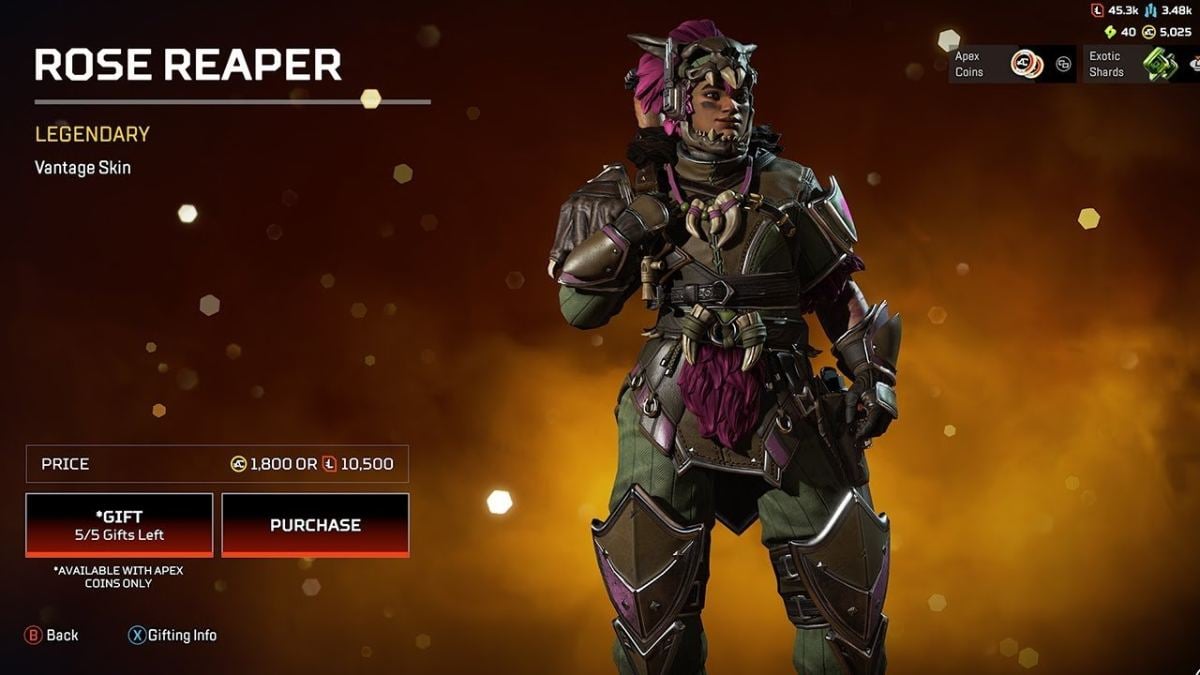The height and width of the screenshot is (675, 1200).
Task: Gift the Rose Reaper skin
Action: point(119,525)
